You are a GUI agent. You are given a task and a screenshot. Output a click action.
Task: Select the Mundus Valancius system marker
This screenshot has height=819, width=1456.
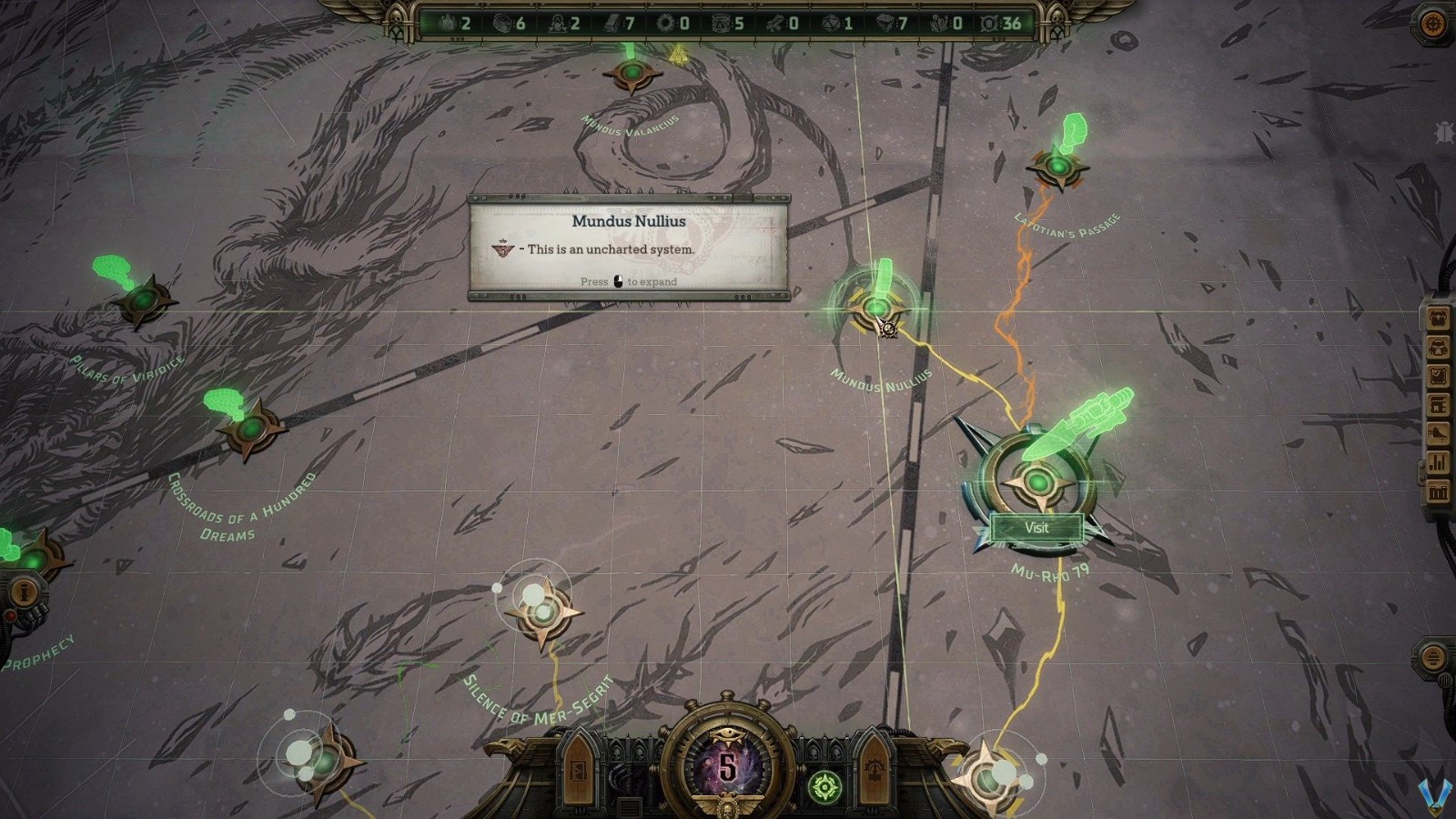(632, 73)
